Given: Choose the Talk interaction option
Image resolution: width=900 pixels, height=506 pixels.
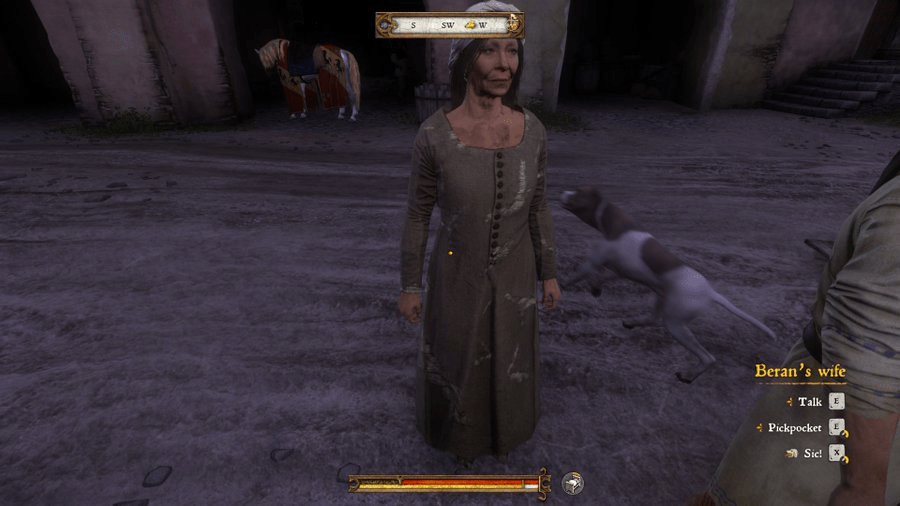Looking at the screenshot, I should (810, 402).
